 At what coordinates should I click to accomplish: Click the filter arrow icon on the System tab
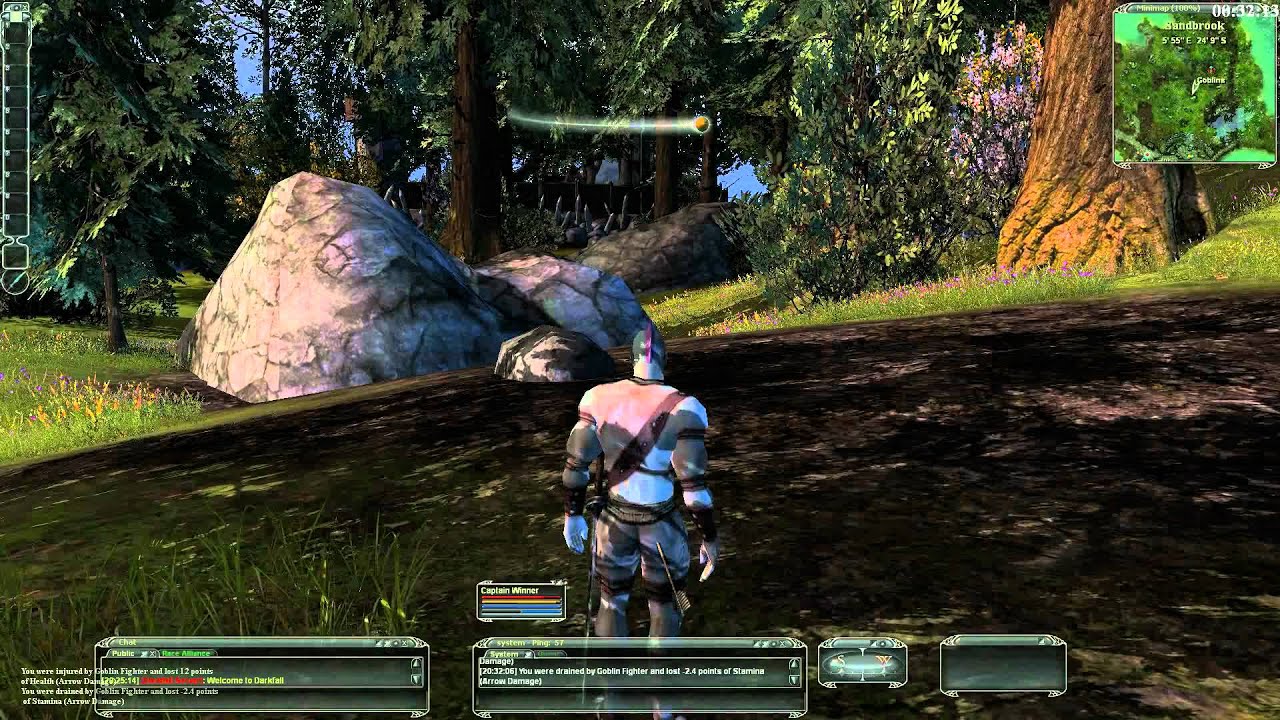[x=528, y=654]
